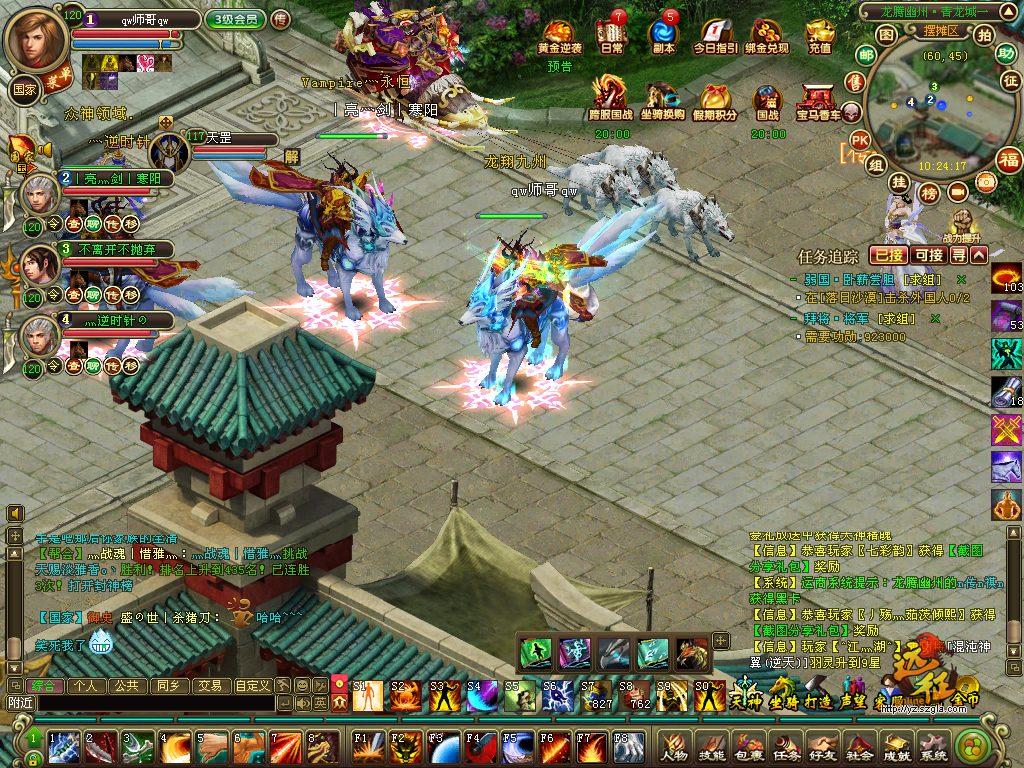Viewport: 1024px width, 768px height.
Task: Open the 副本 dungeon menu
Action: (663, 38)
